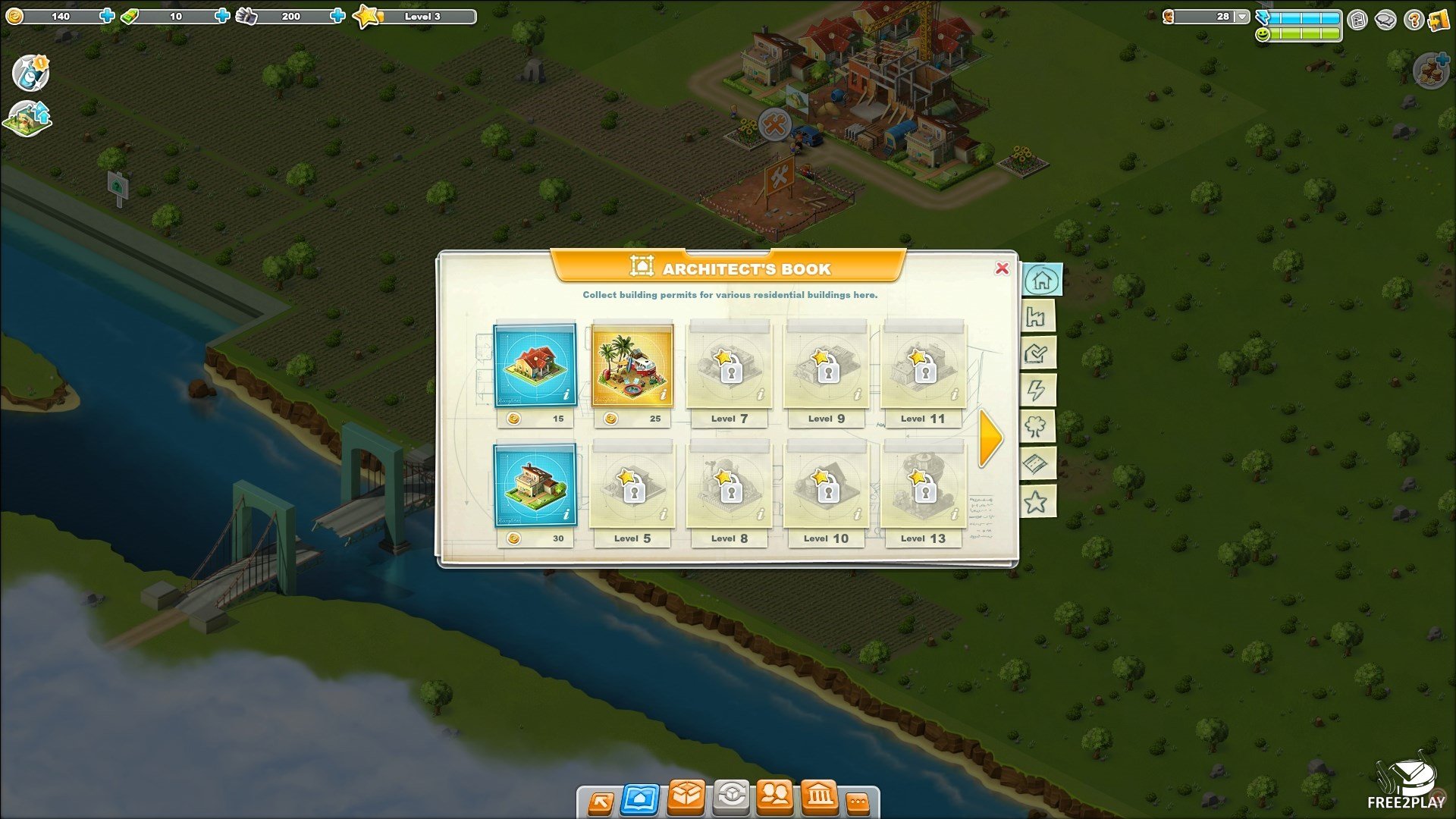Switch to the tree decorations tab

click(1037, 427)
